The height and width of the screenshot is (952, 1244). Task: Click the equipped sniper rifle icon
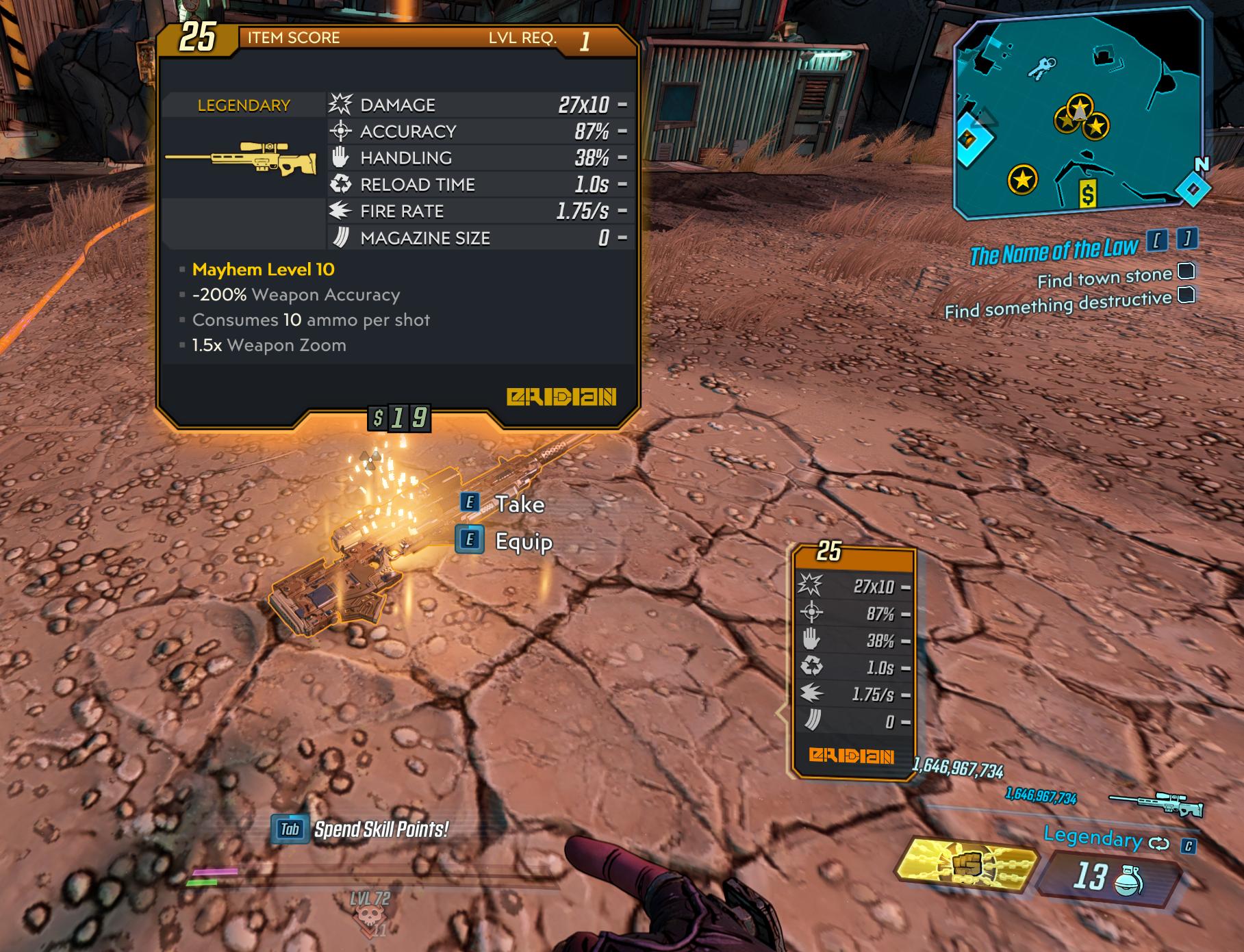pos(1155,803)
